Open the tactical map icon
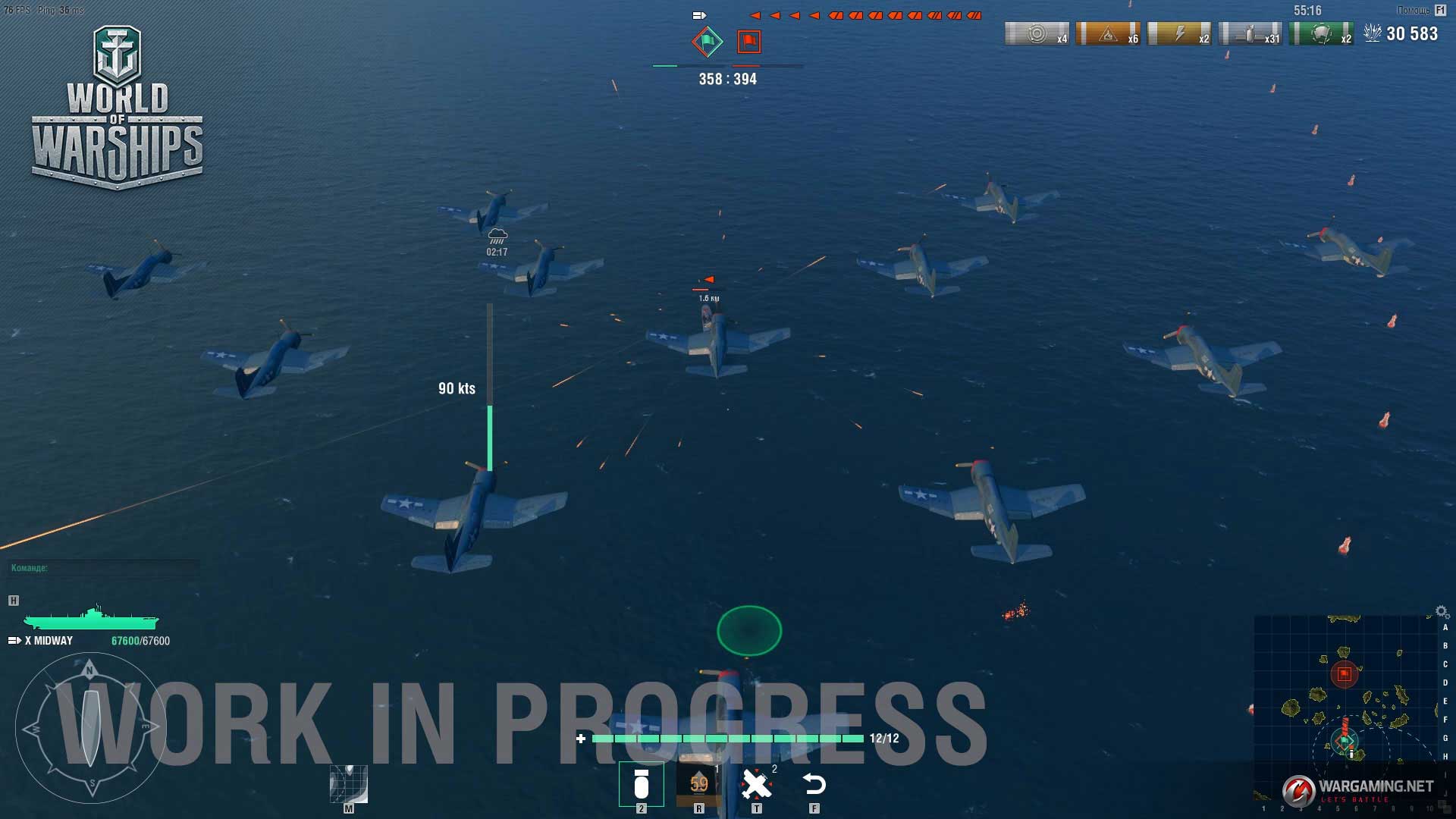The width and height of the screenshot is (1456, 819). coord(349,784)
